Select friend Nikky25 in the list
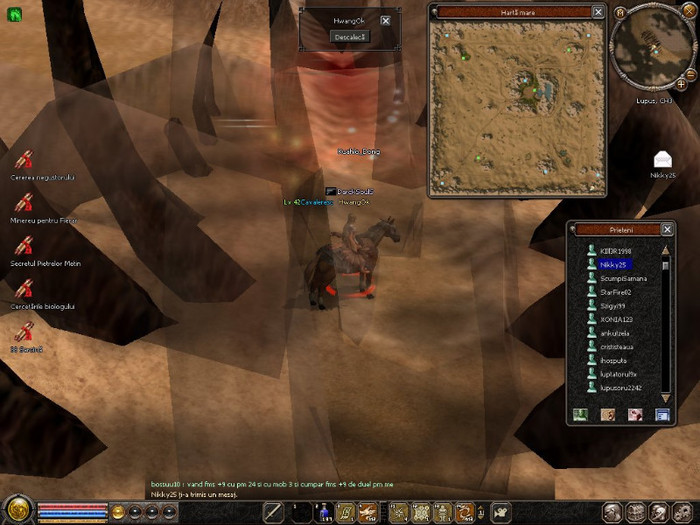Image resolution: width=700 pixels, height=525 pixels. 613,265
